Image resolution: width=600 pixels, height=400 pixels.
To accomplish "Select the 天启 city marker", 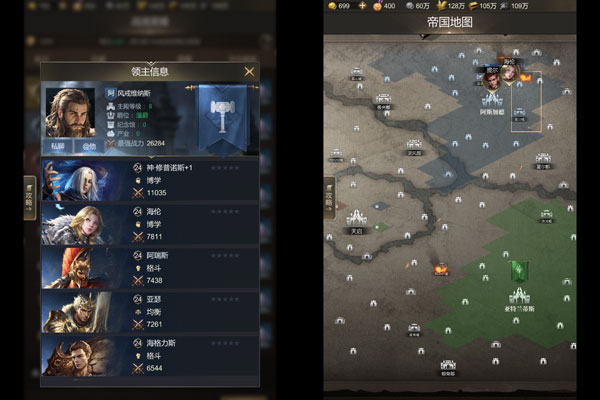I will (357, 219).
